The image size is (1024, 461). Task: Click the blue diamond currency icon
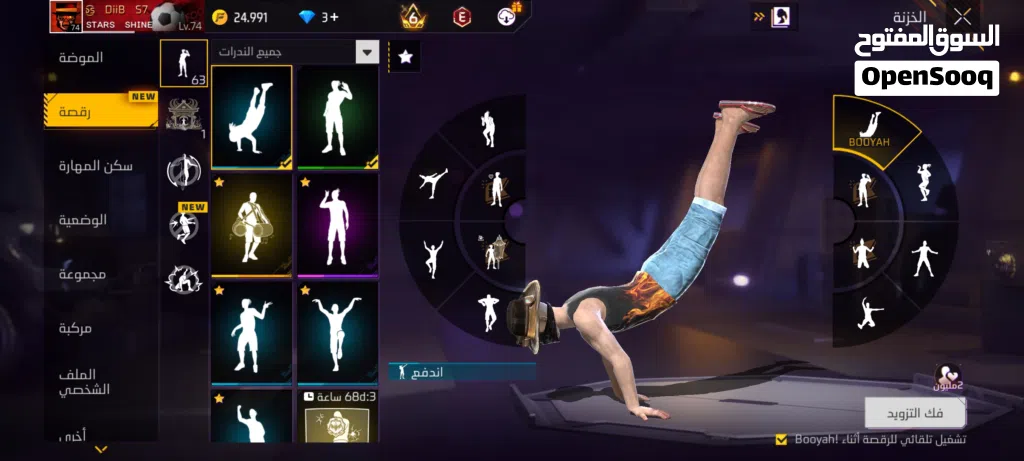coord(307,17)
